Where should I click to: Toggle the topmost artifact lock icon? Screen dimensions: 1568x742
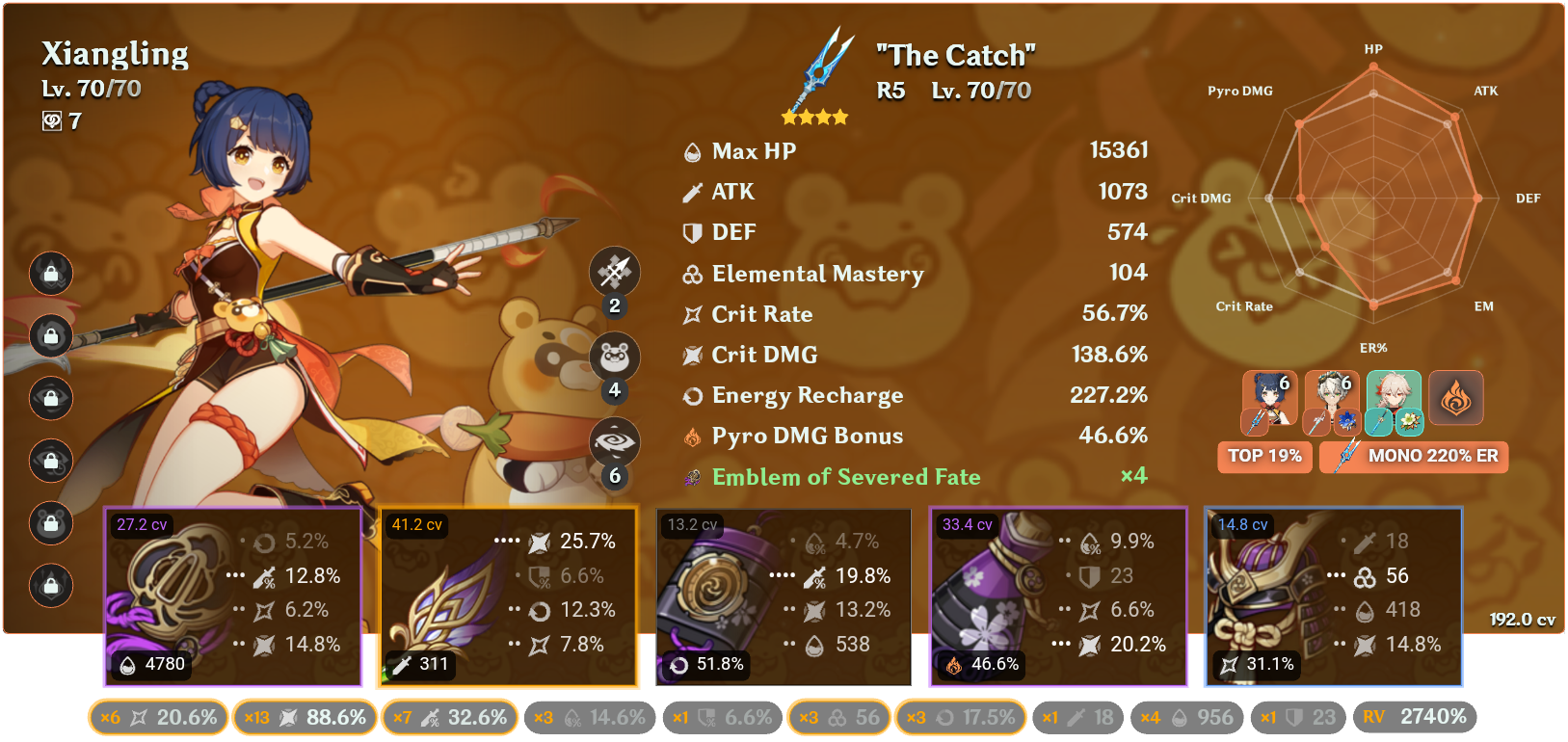(50, 274)
